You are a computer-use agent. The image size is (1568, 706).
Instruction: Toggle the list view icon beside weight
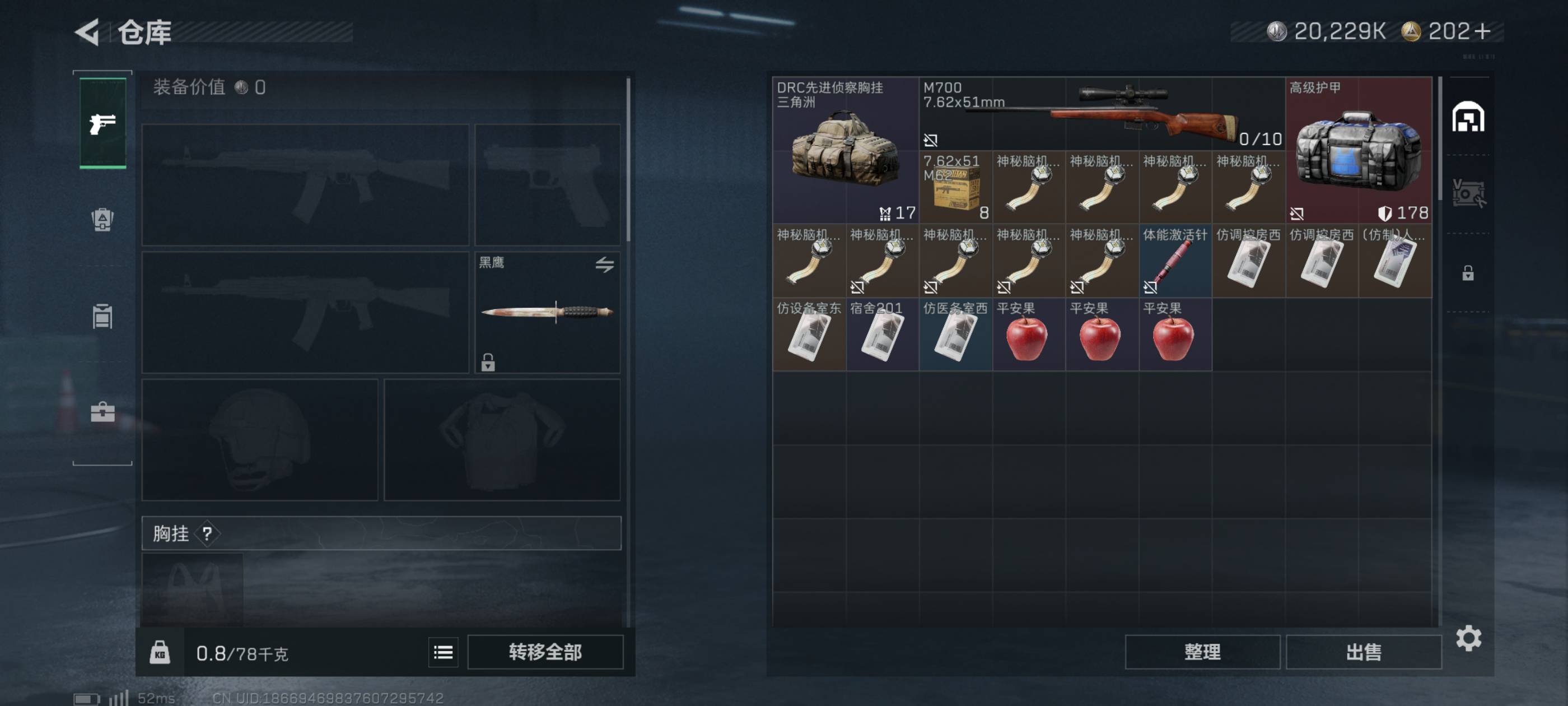[x=443, y=652]
